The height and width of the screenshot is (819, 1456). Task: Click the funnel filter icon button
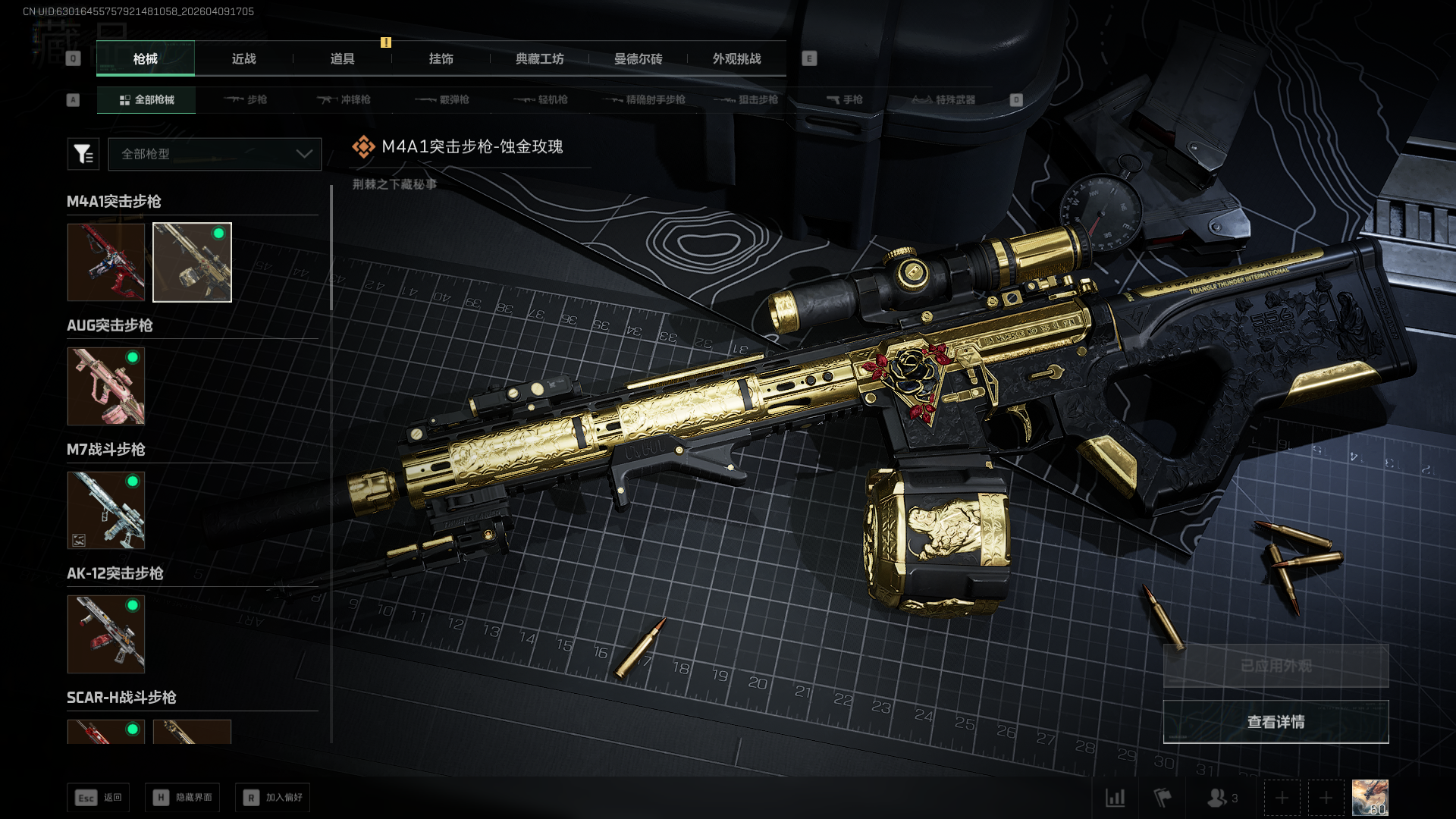click(x=83, y=154)
